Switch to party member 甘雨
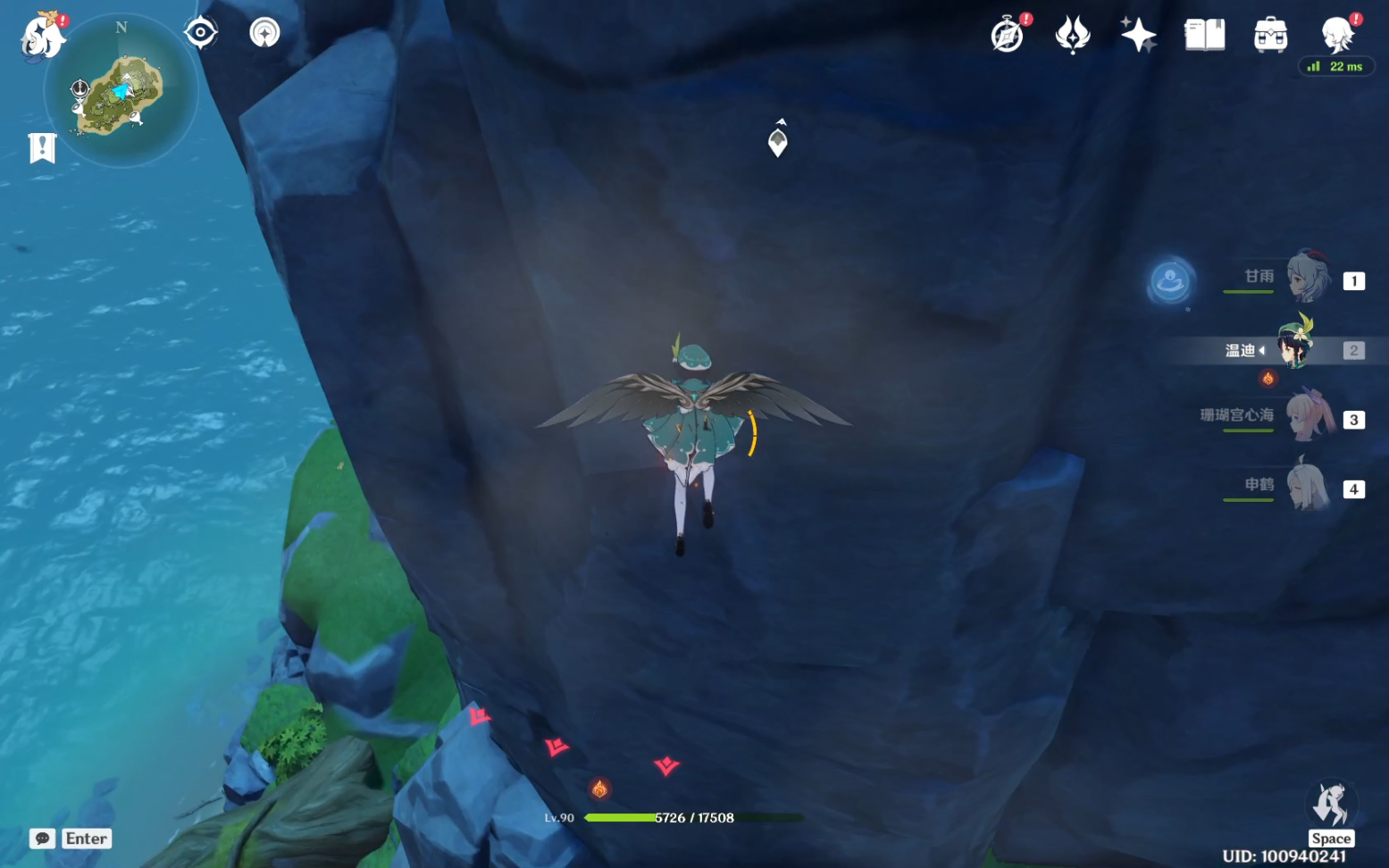1389x868 pixels. click(1307, 278)
